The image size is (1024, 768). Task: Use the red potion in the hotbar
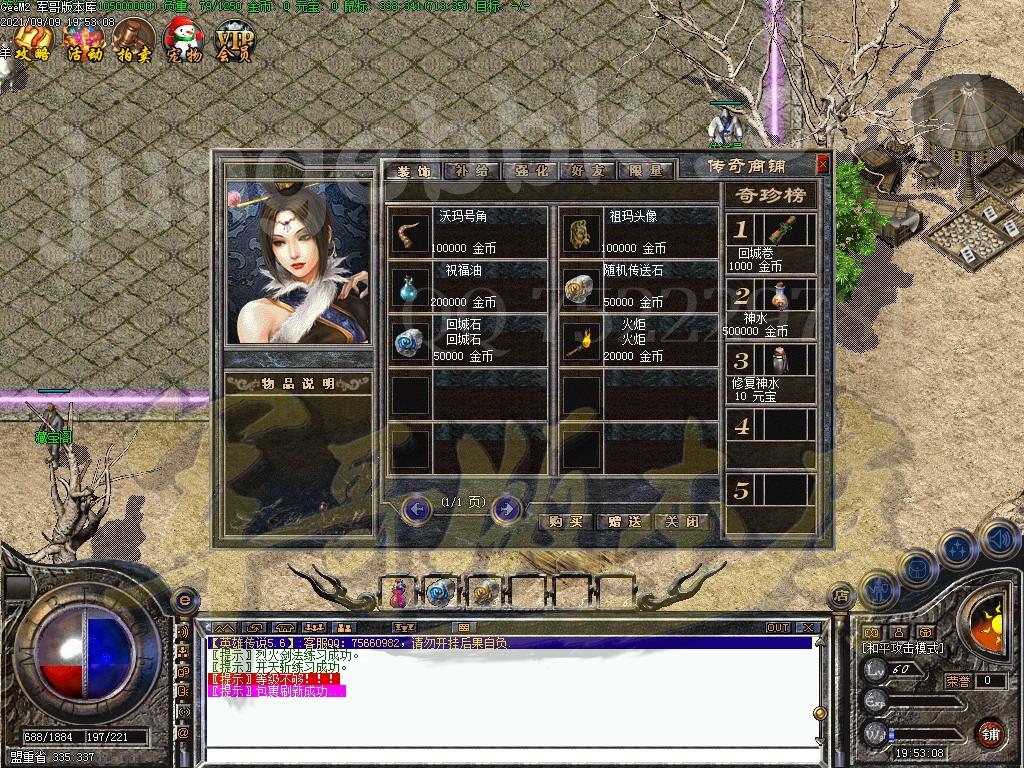click(397, 594)
